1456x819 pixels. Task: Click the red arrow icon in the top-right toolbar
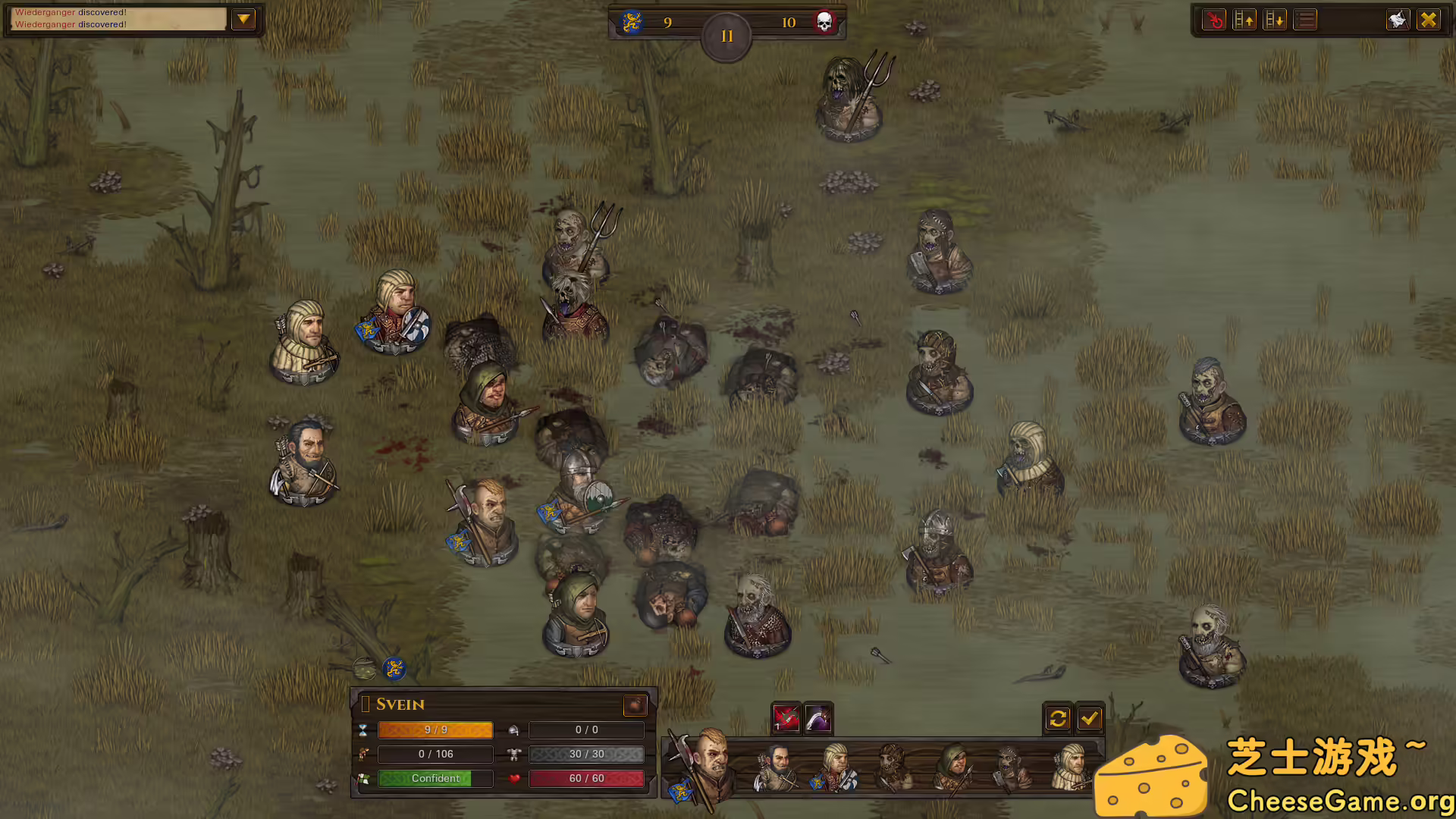1213,20
